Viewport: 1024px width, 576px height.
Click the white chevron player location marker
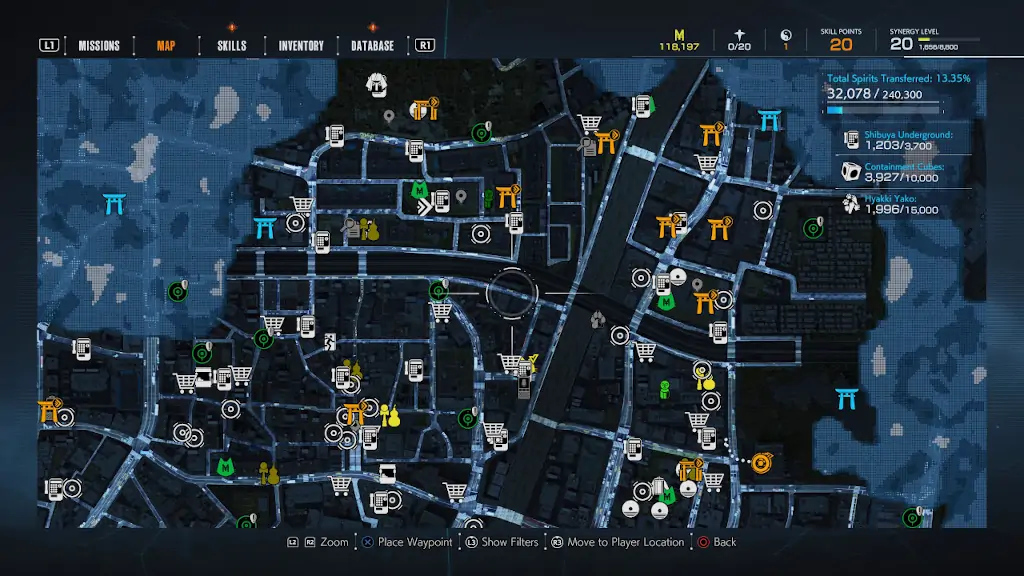(x=427, y=207)
